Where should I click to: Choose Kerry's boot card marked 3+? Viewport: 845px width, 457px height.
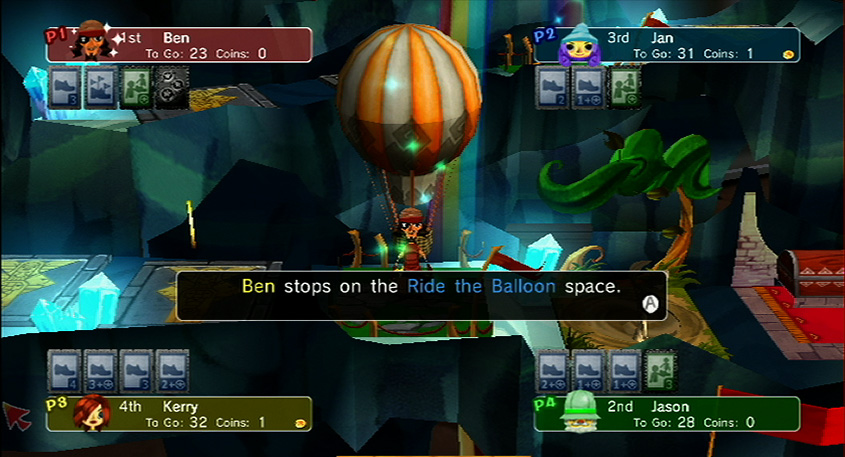coord(101,369)
